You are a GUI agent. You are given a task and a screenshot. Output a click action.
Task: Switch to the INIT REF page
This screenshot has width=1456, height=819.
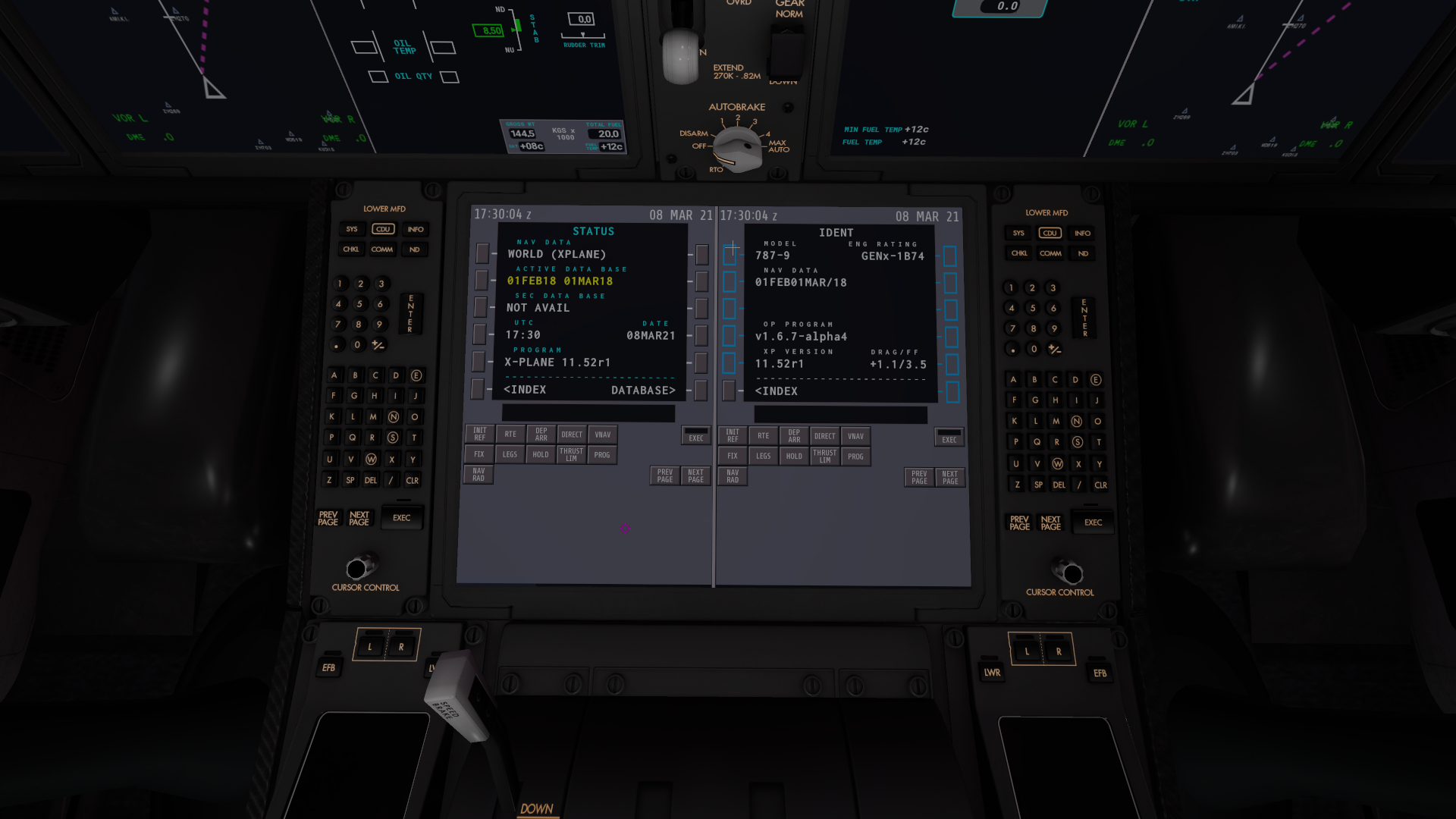(479, 434)
